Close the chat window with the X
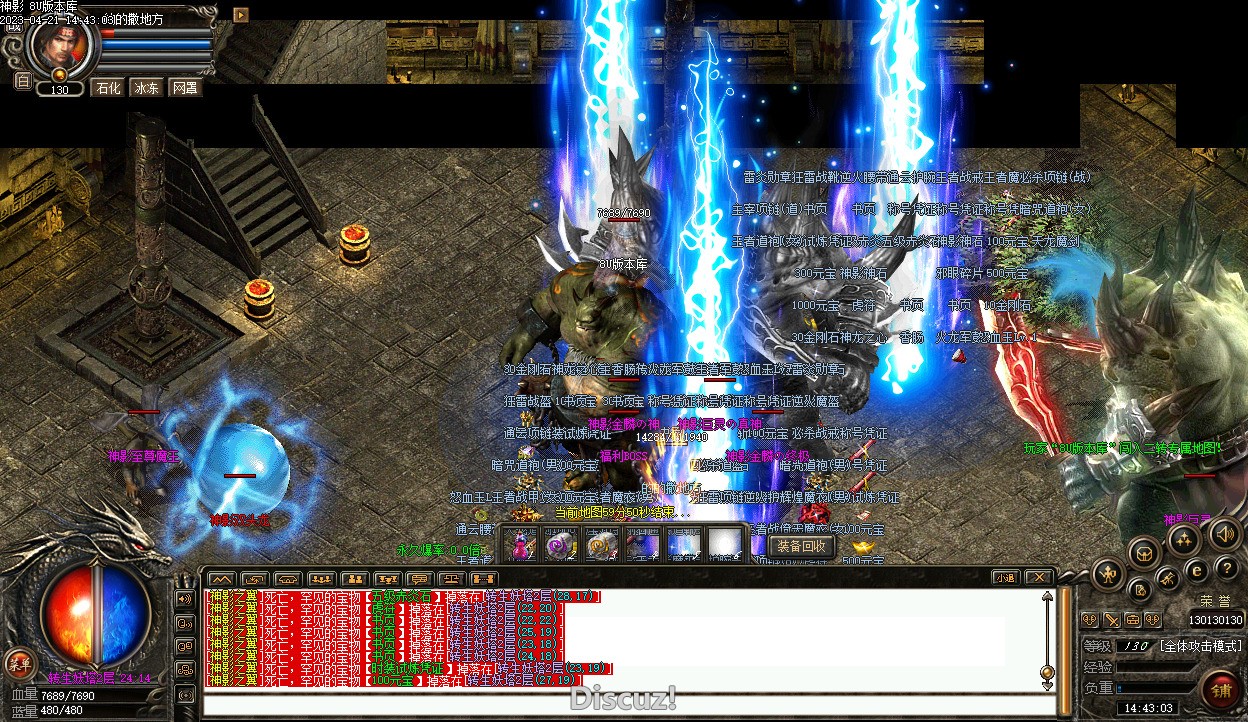This screenshot has height=722, width=1248. (x=1039, y=577)
